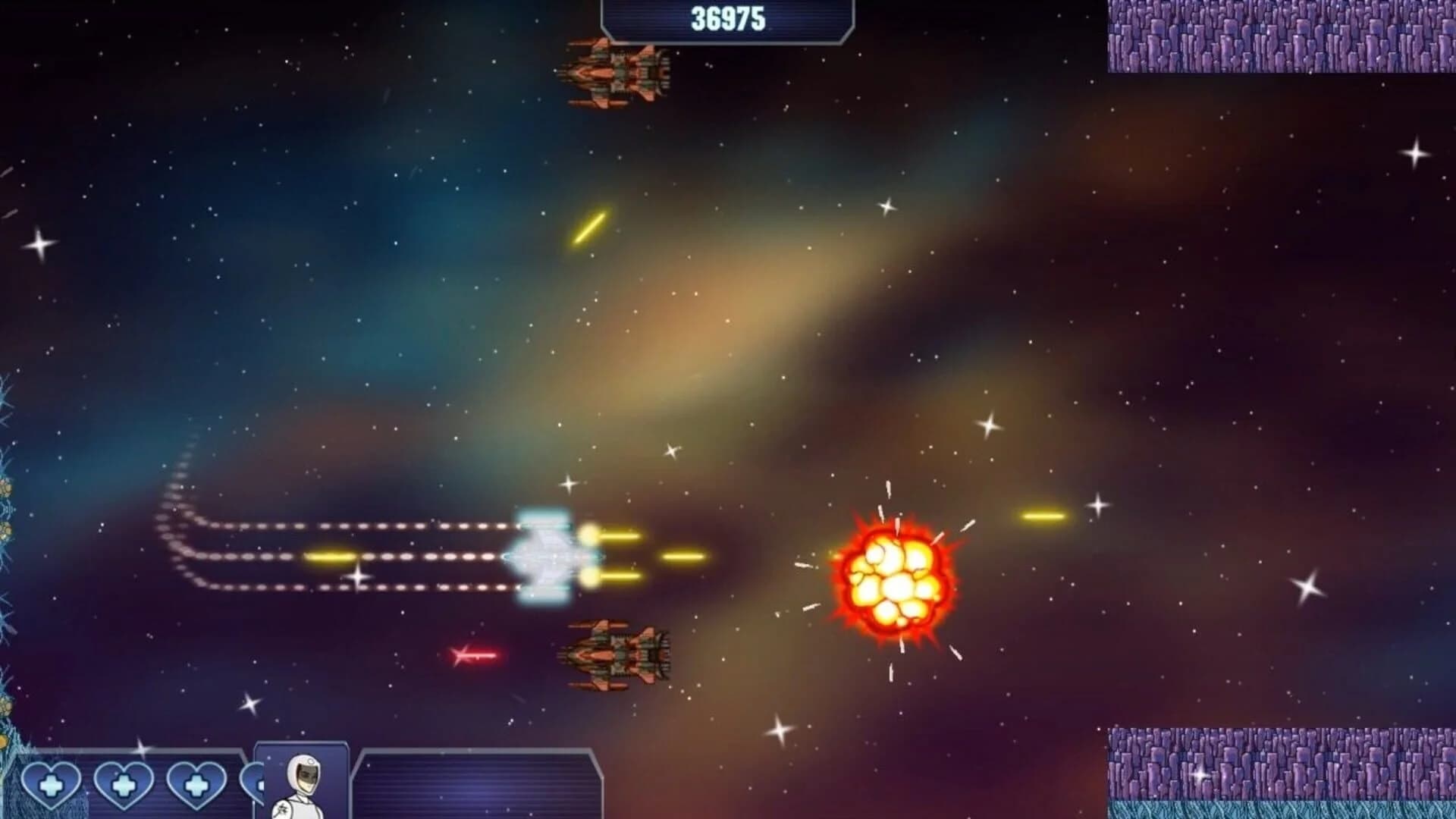Click the yellow laser near the far right
Screen dimensions: 1456x819
click(1043, 516)
